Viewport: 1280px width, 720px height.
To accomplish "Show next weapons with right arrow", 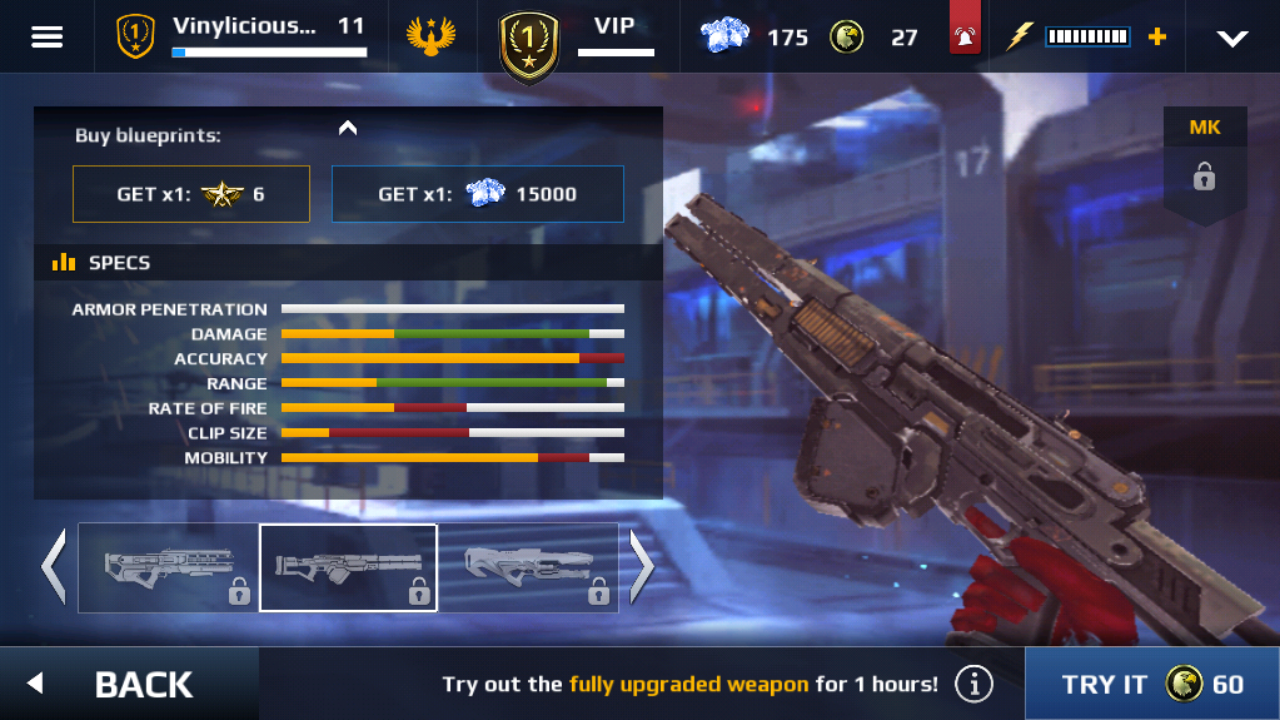I will pos(641,567).
